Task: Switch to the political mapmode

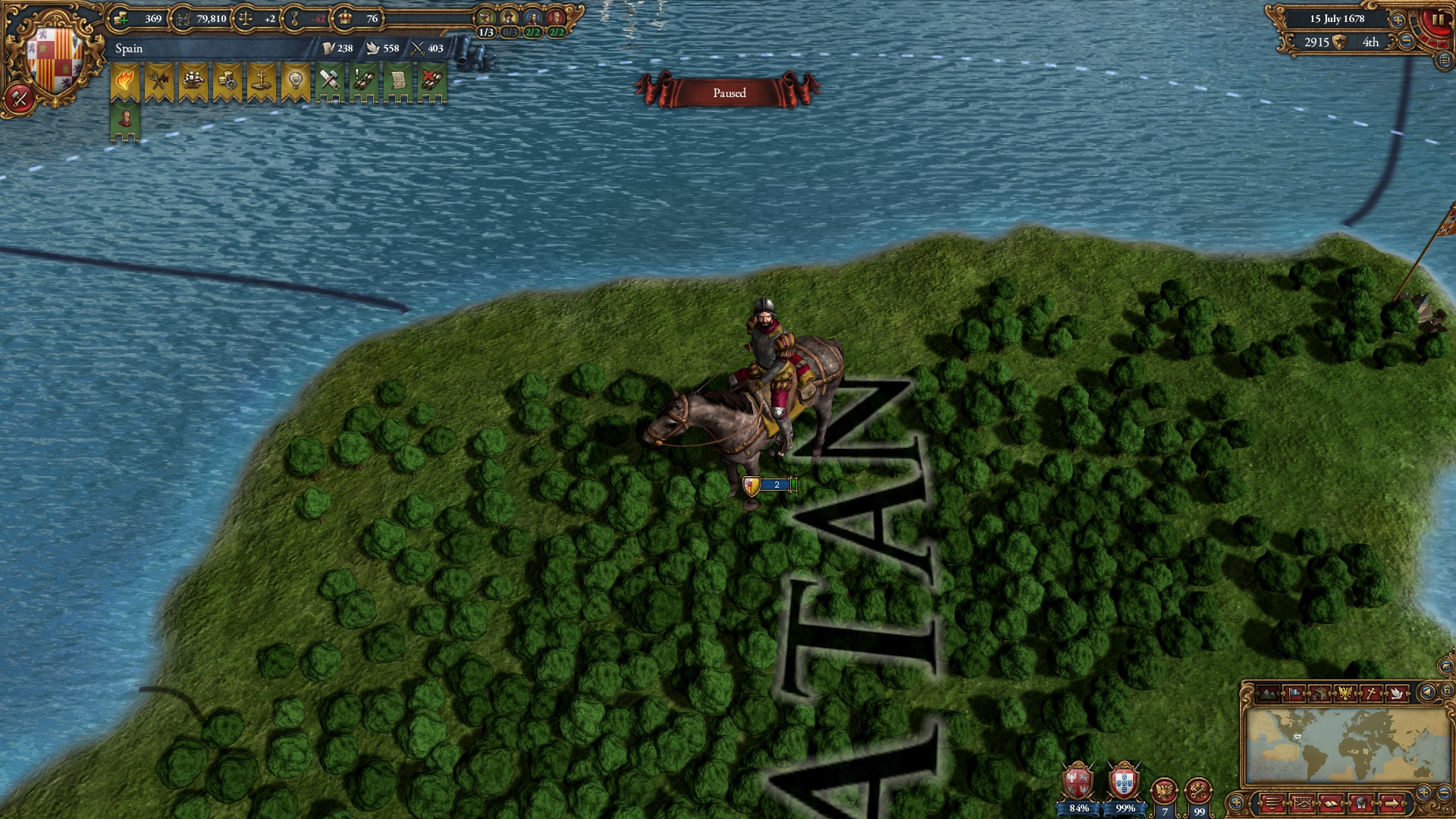Action: pos(1294,692)
